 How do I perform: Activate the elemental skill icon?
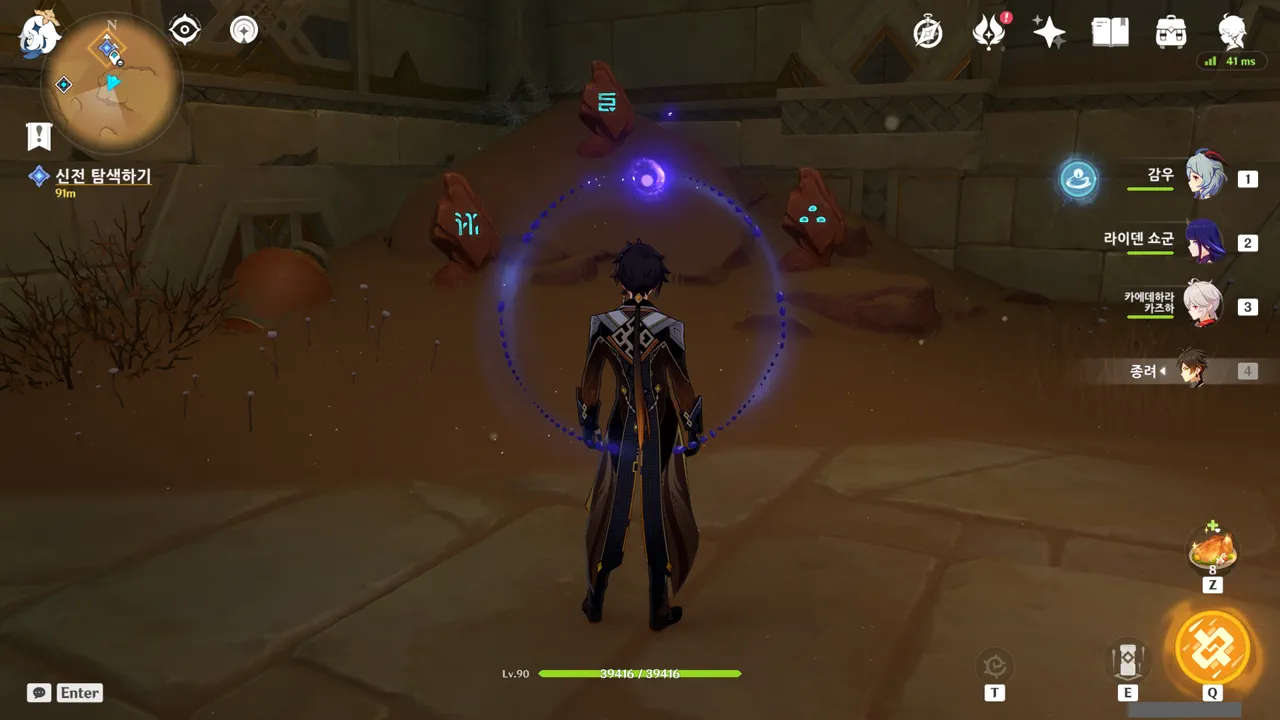1127,662
